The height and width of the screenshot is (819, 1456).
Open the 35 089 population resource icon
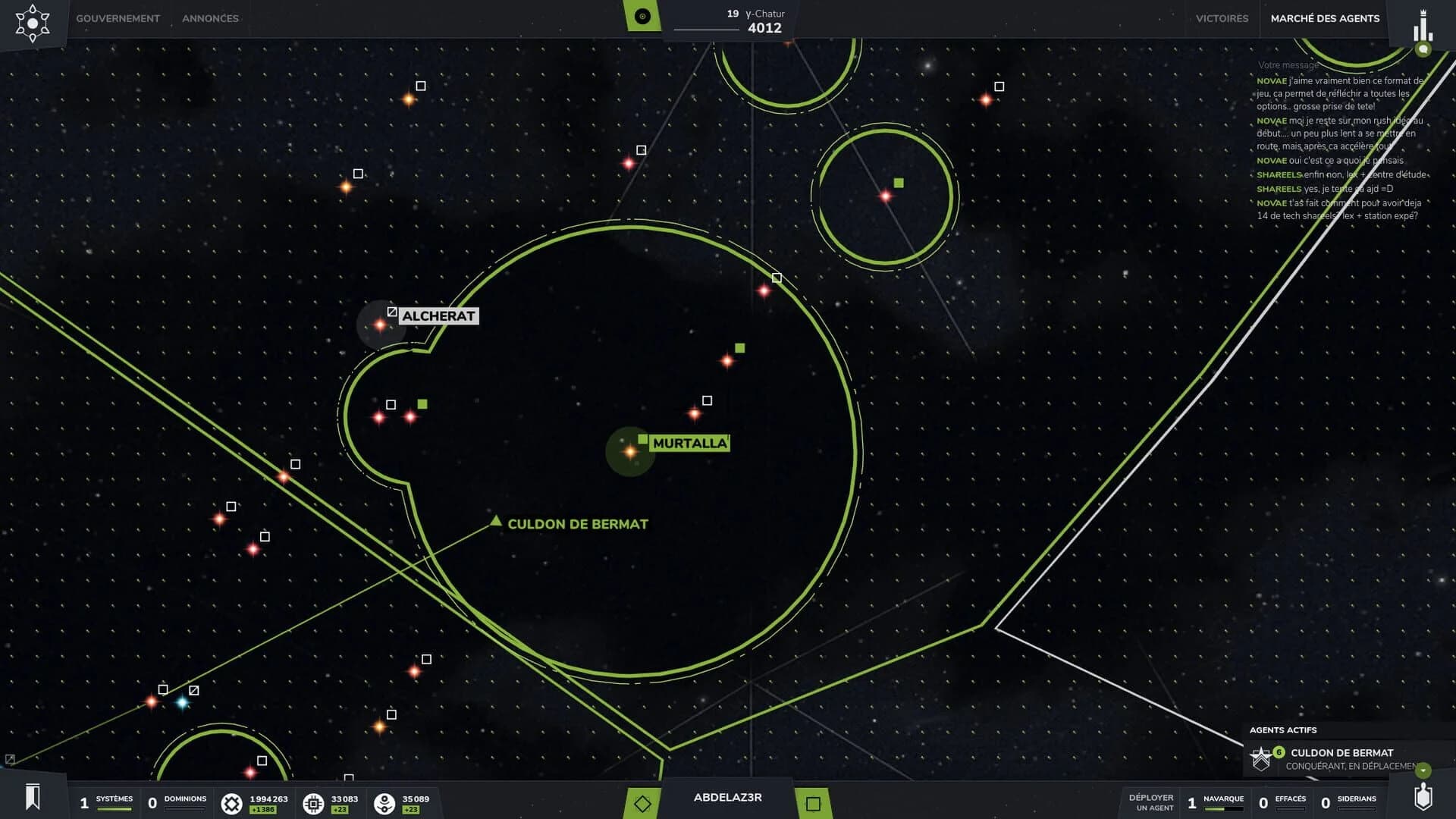(385, 802)
